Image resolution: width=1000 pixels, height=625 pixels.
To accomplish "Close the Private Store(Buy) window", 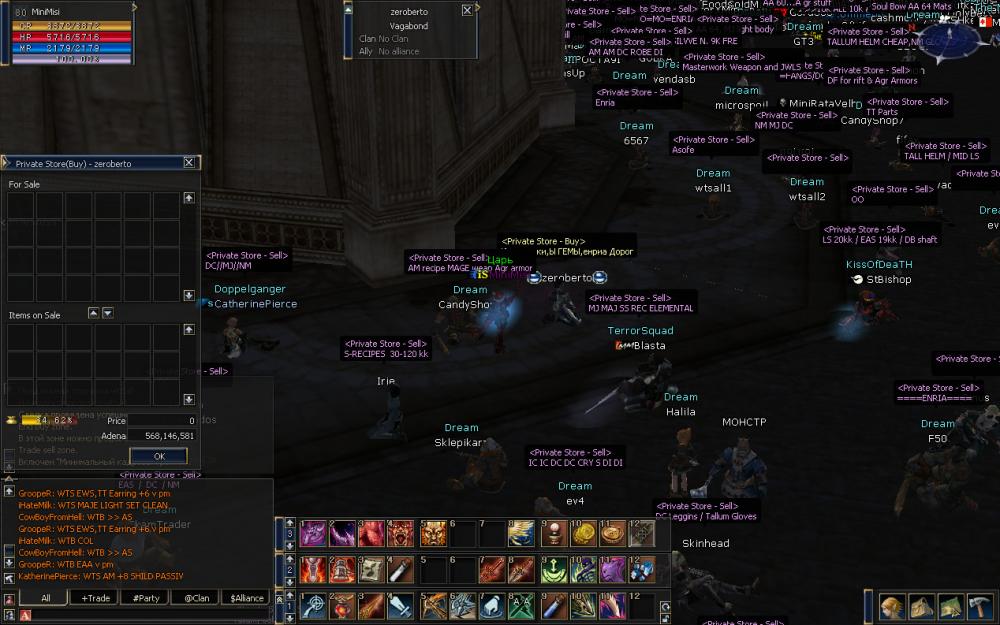I will (x=189, y=163).
